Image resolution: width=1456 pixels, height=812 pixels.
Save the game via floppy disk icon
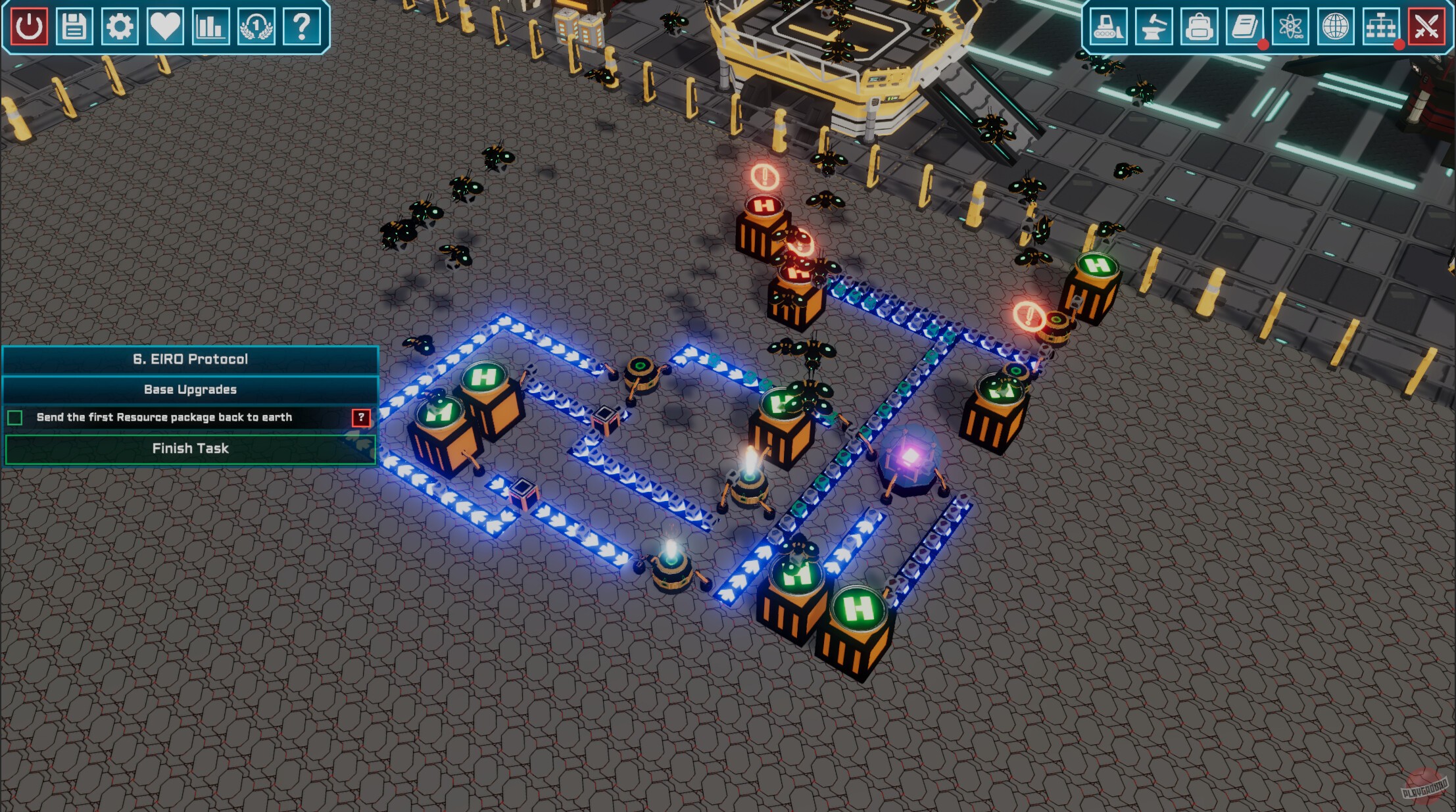click(x=74, y=28)
